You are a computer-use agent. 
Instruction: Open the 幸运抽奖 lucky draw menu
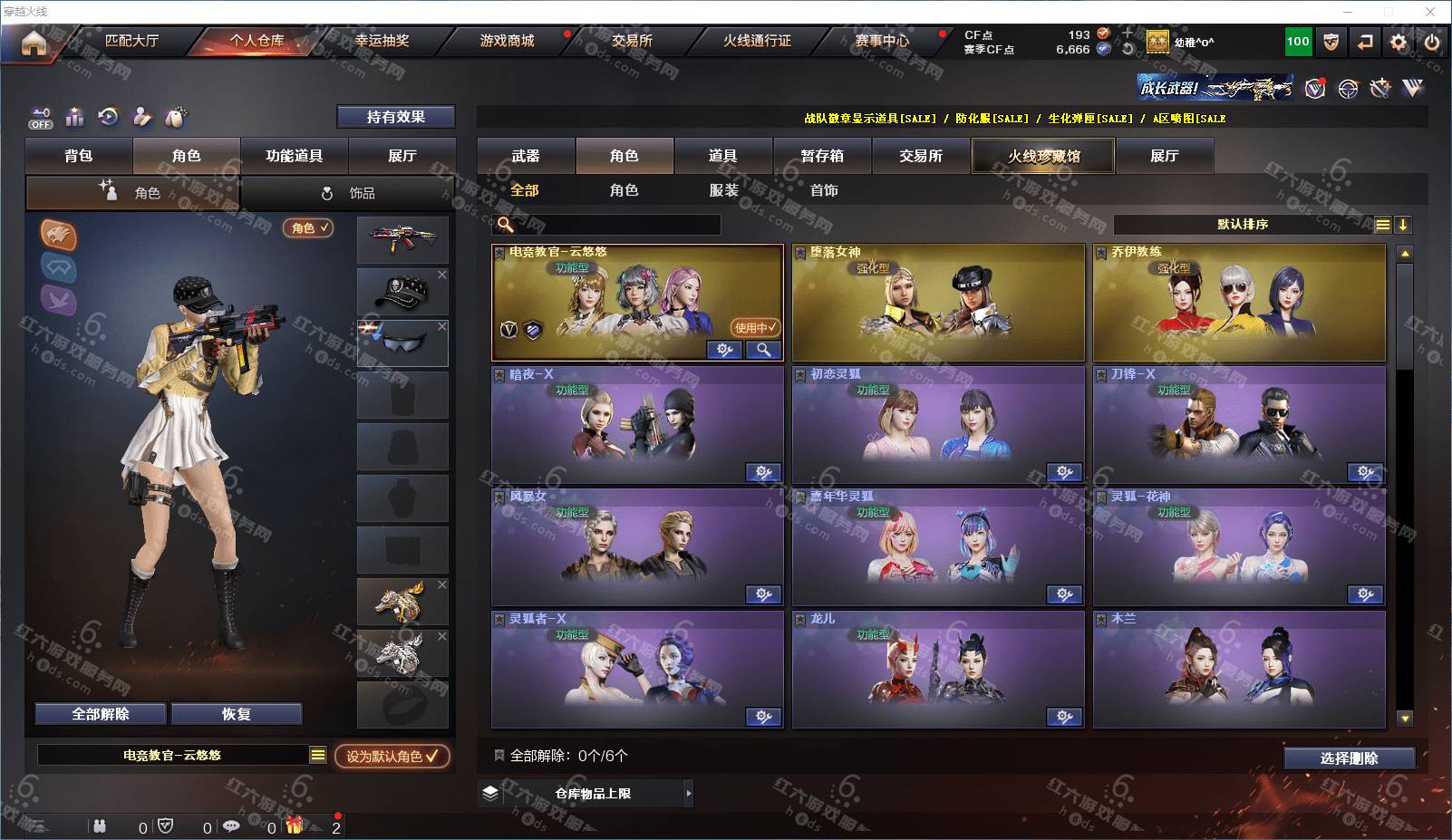click(x=382, y=41)
